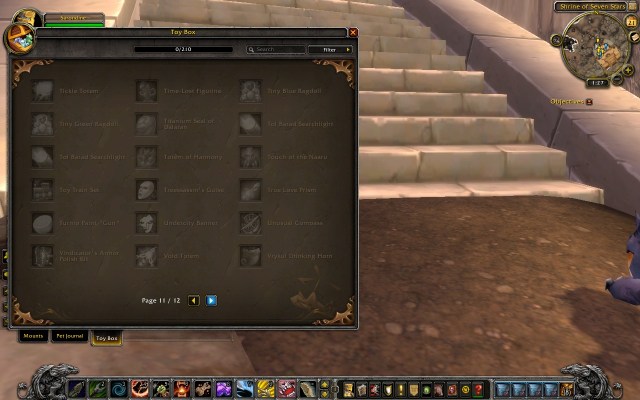Select the Void Totem toy
The width and height of the screenshot is (640, 400).
[x=147, y=256]
